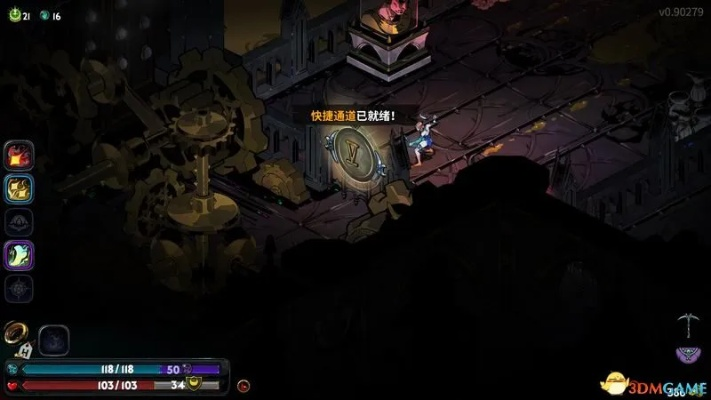The width and height of the screenshot is (711, 400).
Task: Click the golden ring keepsake icon
Action: click(16, 332)
